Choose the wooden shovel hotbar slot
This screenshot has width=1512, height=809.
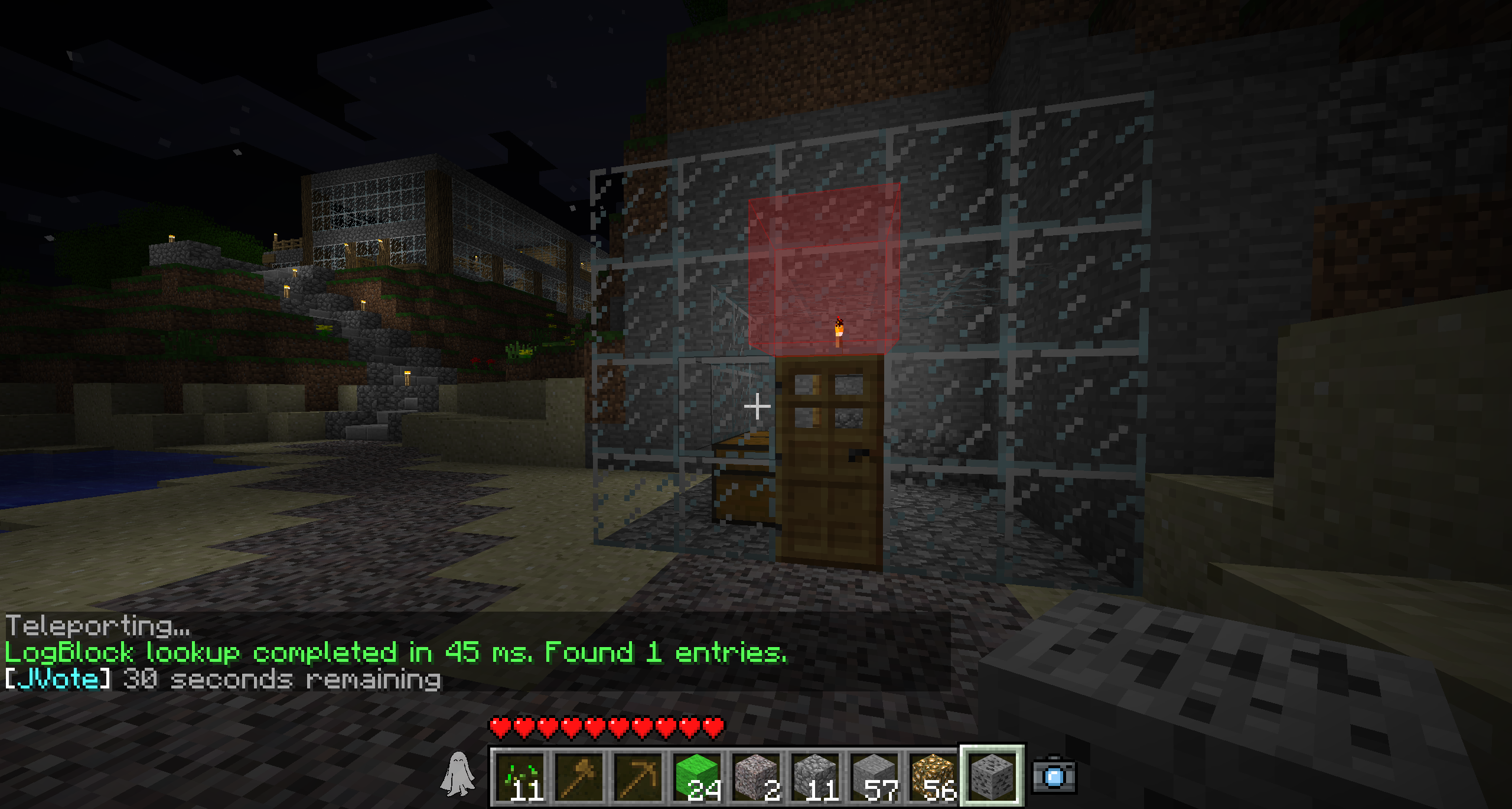pyautogui.click(x=579, y=776)
